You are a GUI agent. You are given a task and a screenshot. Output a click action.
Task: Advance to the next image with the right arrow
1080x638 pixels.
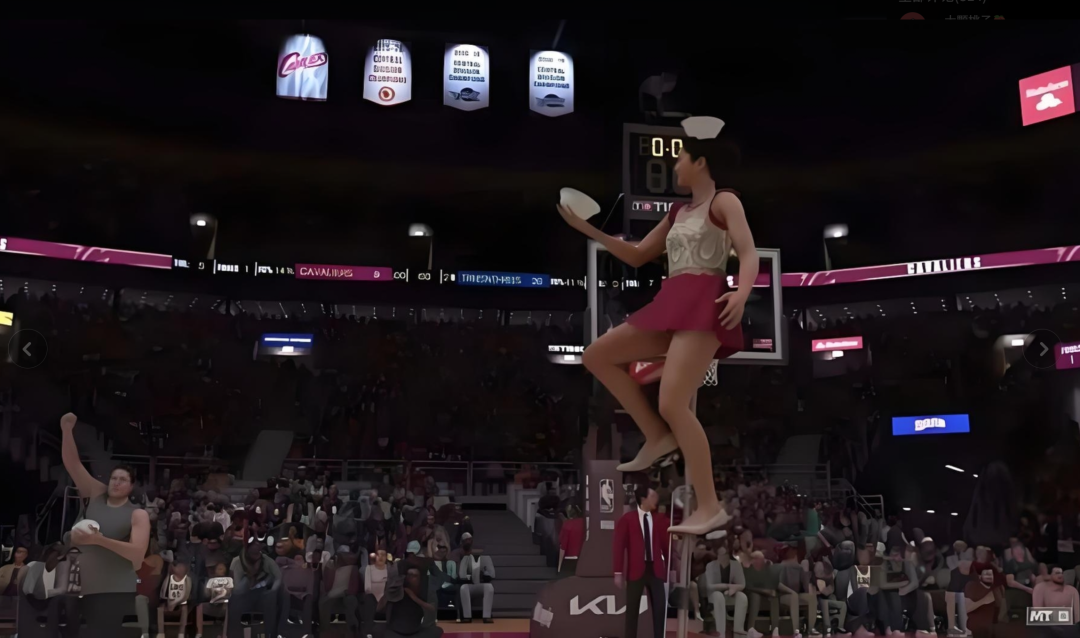pos(1042,349)
